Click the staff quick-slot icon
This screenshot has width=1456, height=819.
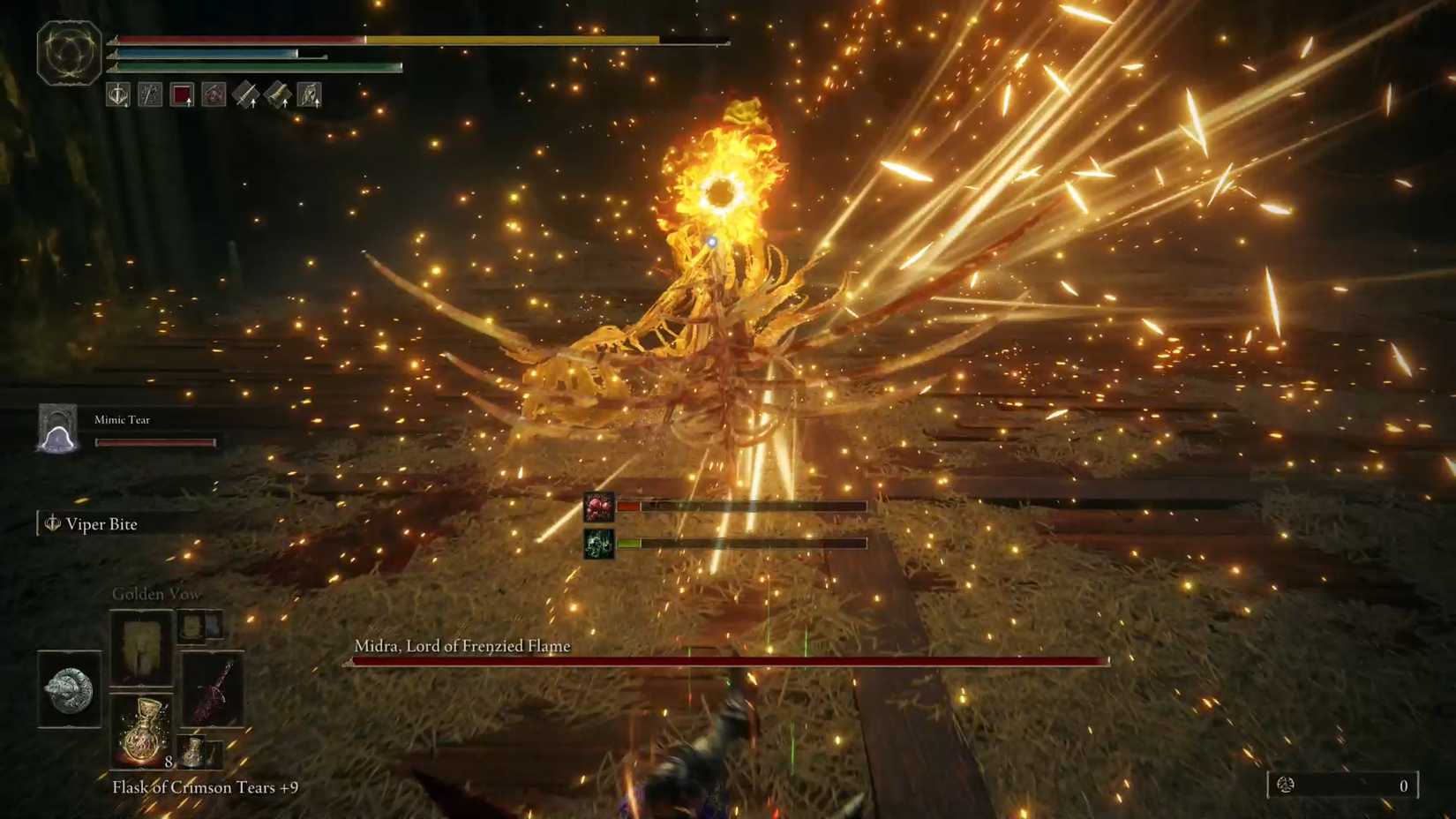click(150, 95)
